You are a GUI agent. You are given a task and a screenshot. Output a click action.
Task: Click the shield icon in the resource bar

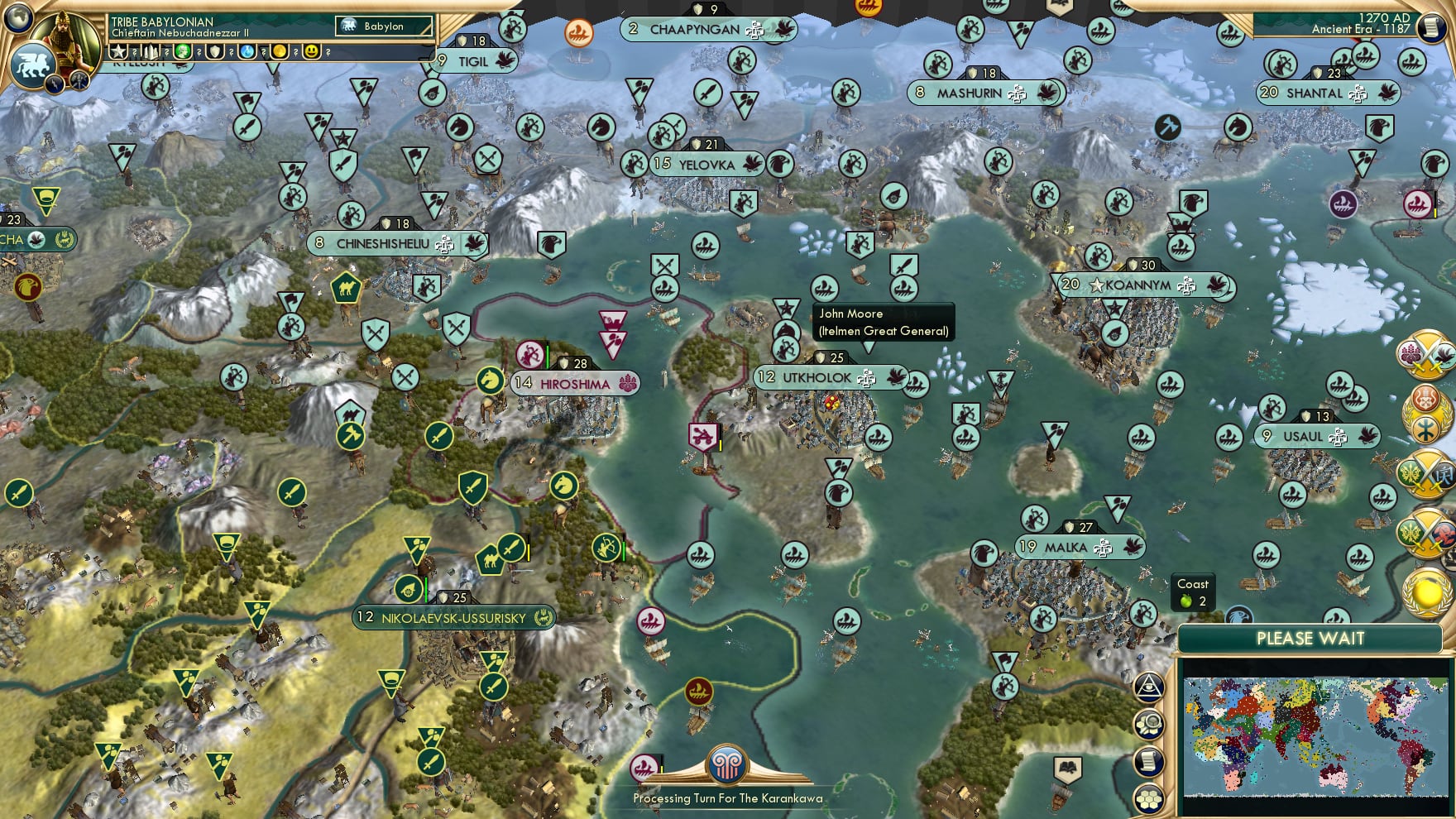click(x=213, y=52)
